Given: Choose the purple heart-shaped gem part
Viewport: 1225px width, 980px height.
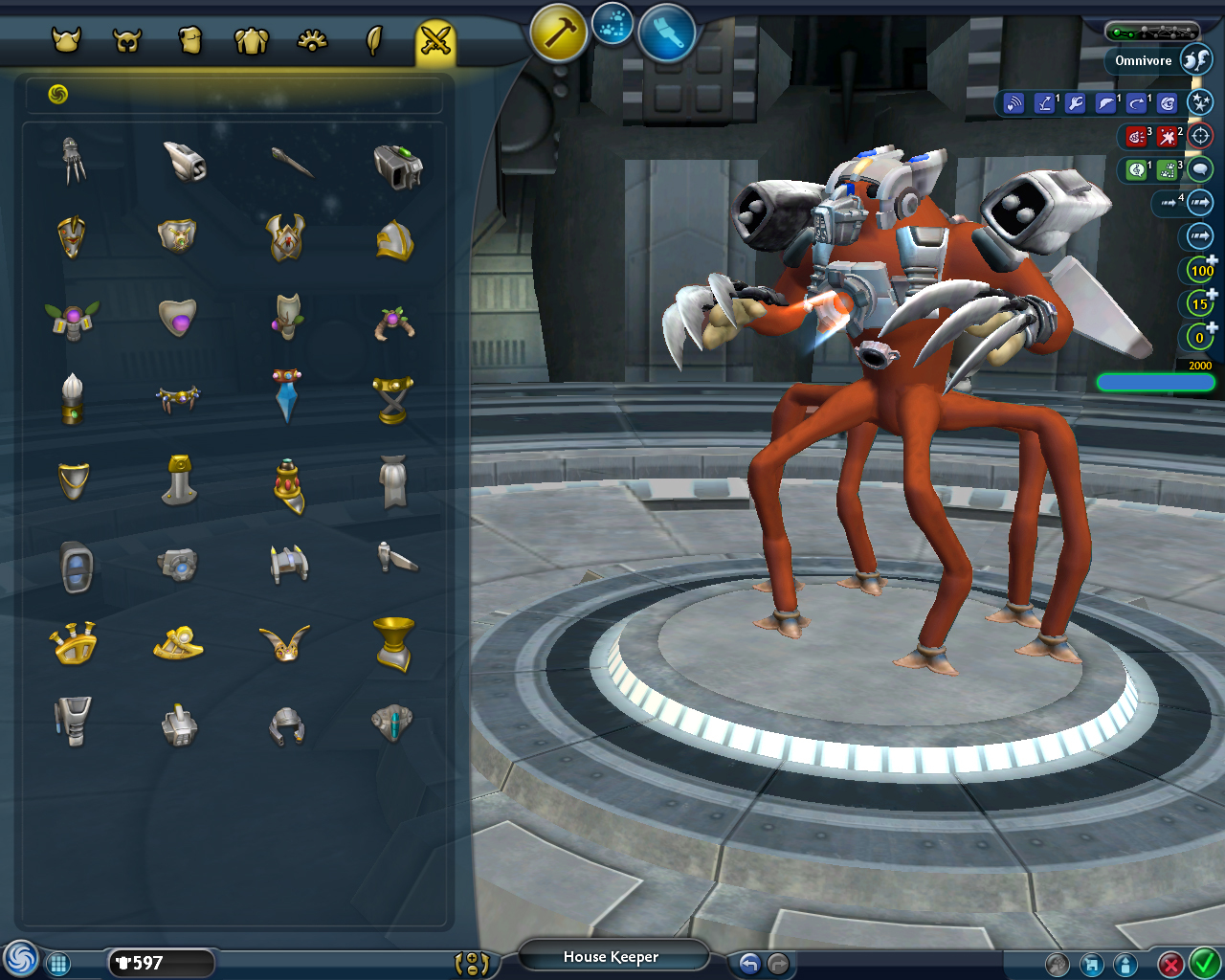Looking at the screenshot, I should [x=178, y=317].
